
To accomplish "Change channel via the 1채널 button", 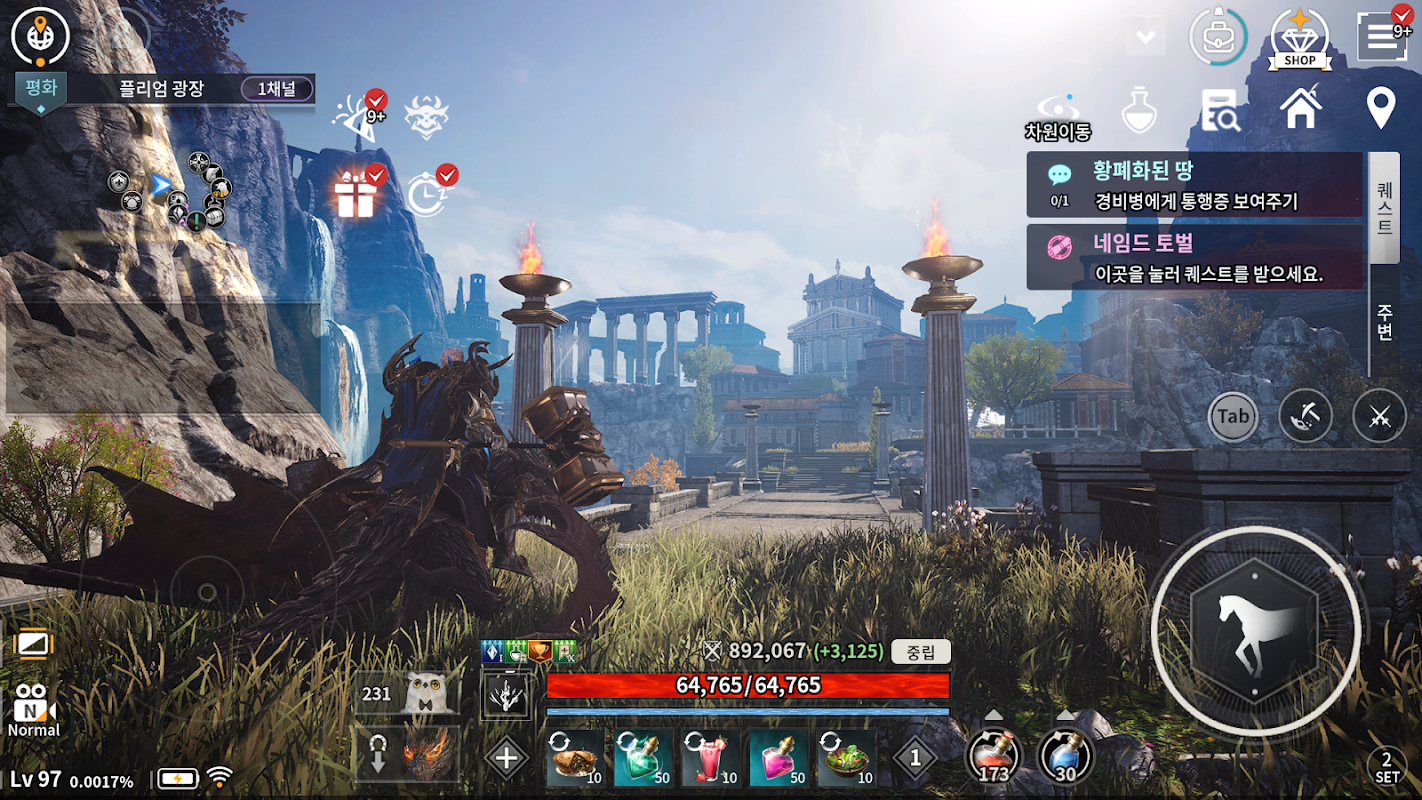I will coord(277,89).
